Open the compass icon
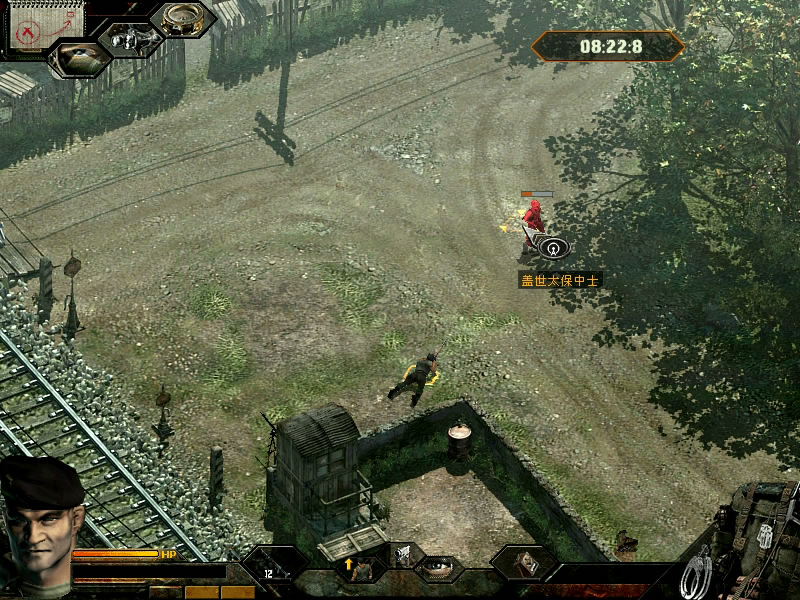Image resolution: width=800 pixels, height=600 pixels. [182, 19]
